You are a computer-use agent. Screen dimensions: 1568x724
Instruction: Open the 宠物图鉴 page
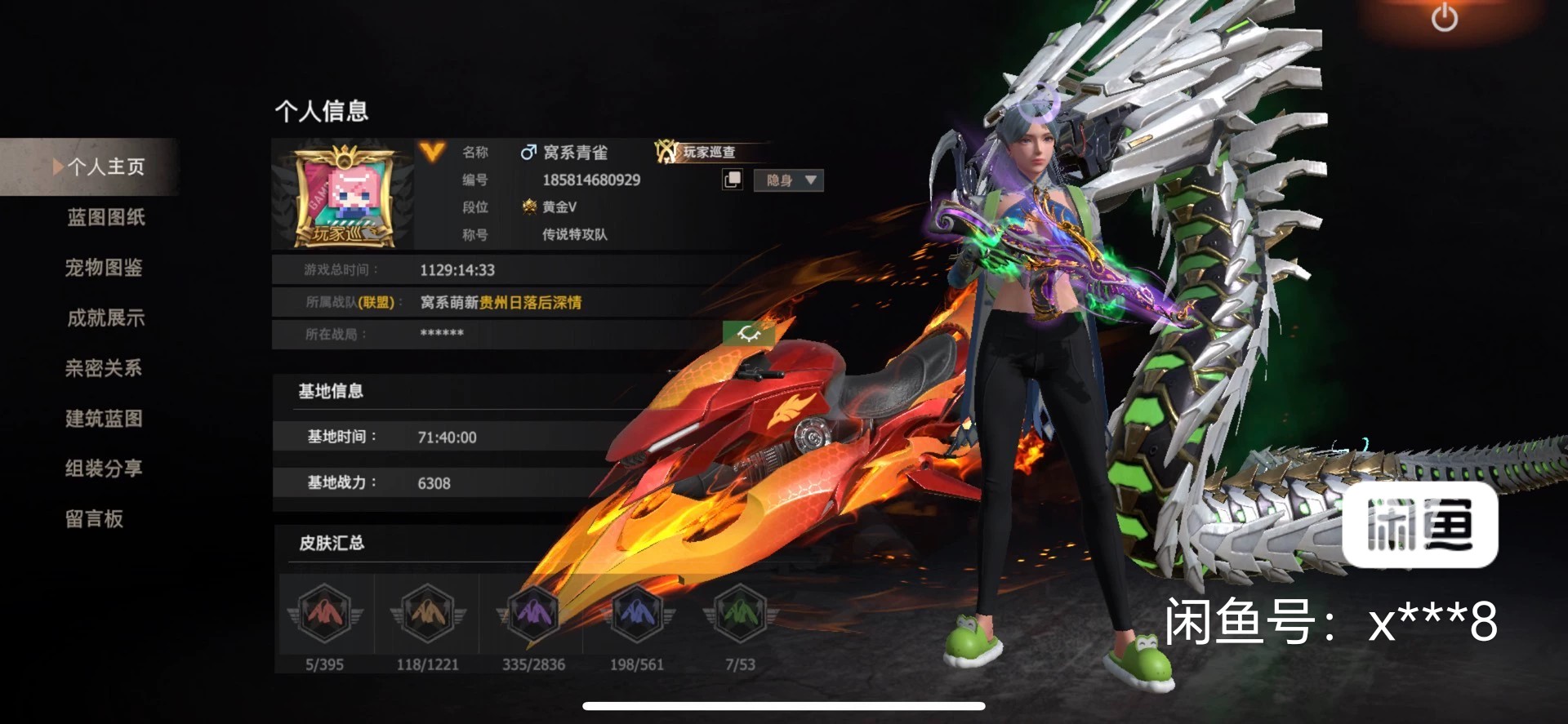[x=104, y=268]
